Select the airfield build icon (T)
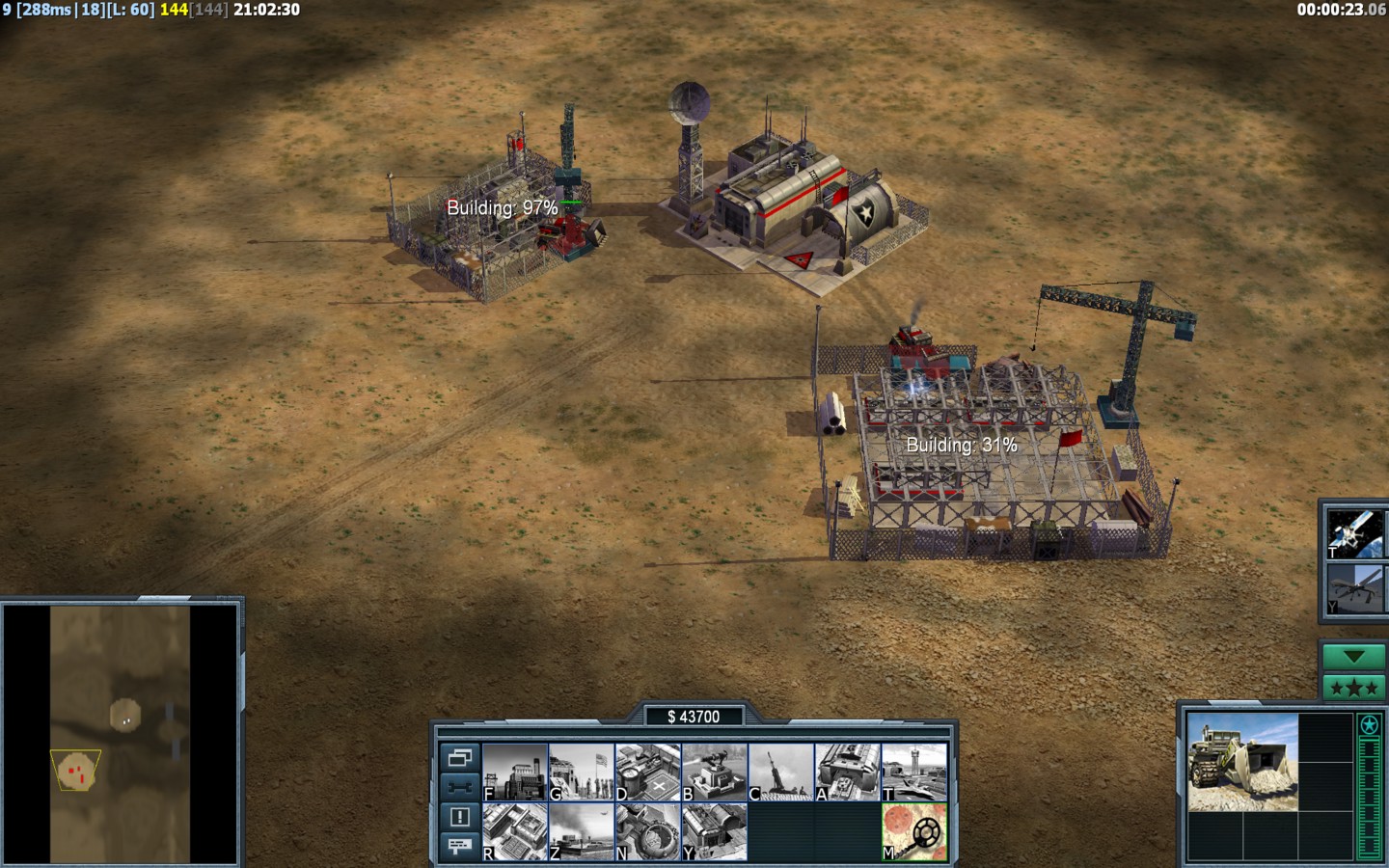Screen dimensions: 1389x868 pos(914,772)
